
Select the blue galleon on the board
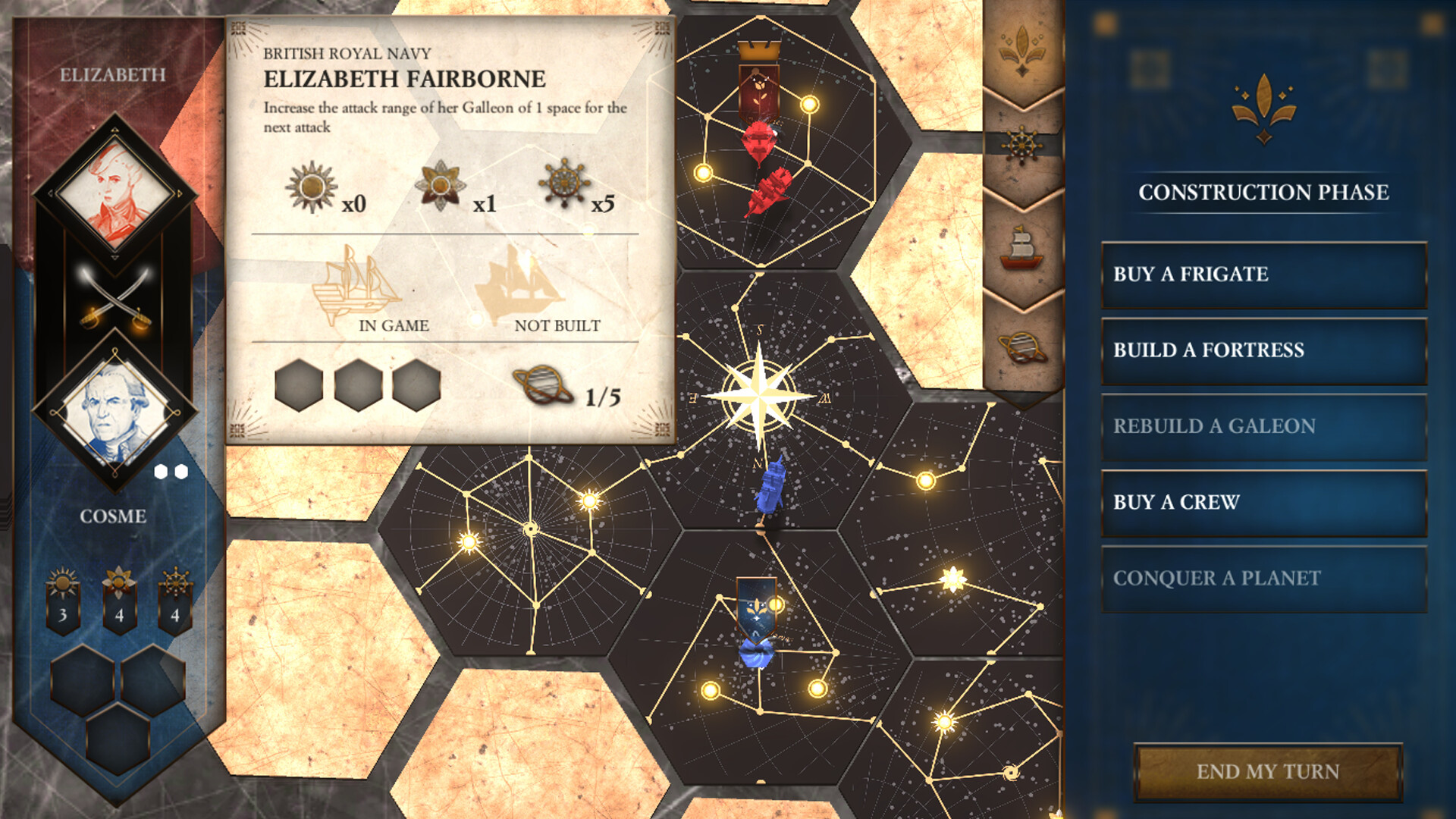click(x=770, y=488)
